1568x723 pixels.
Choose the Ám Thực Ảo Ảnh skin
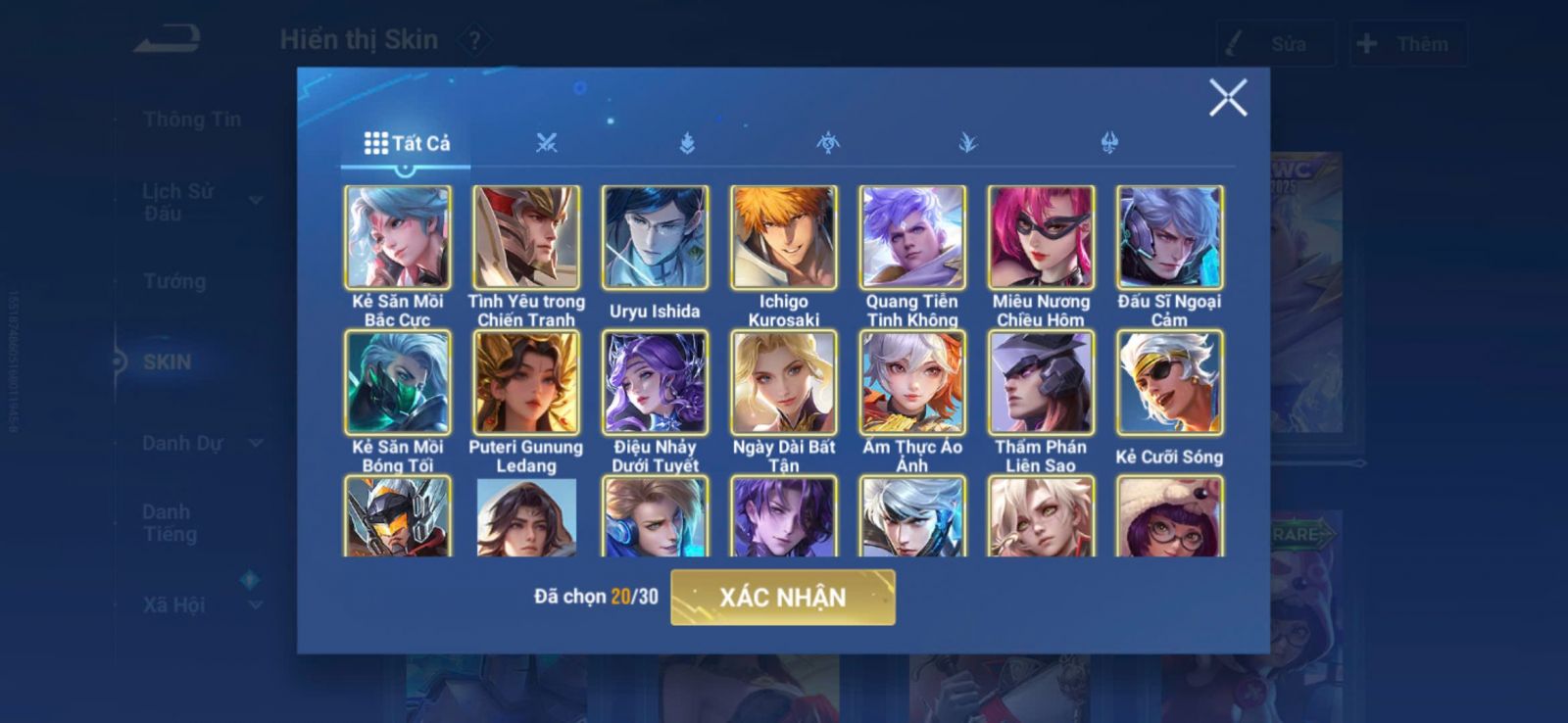(x=911, y=382)
